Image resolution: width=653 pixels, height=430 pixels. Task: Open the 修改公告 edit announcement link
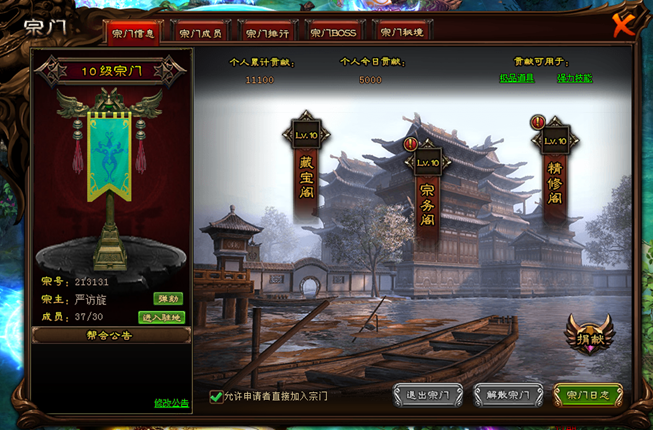click(171, 403)
